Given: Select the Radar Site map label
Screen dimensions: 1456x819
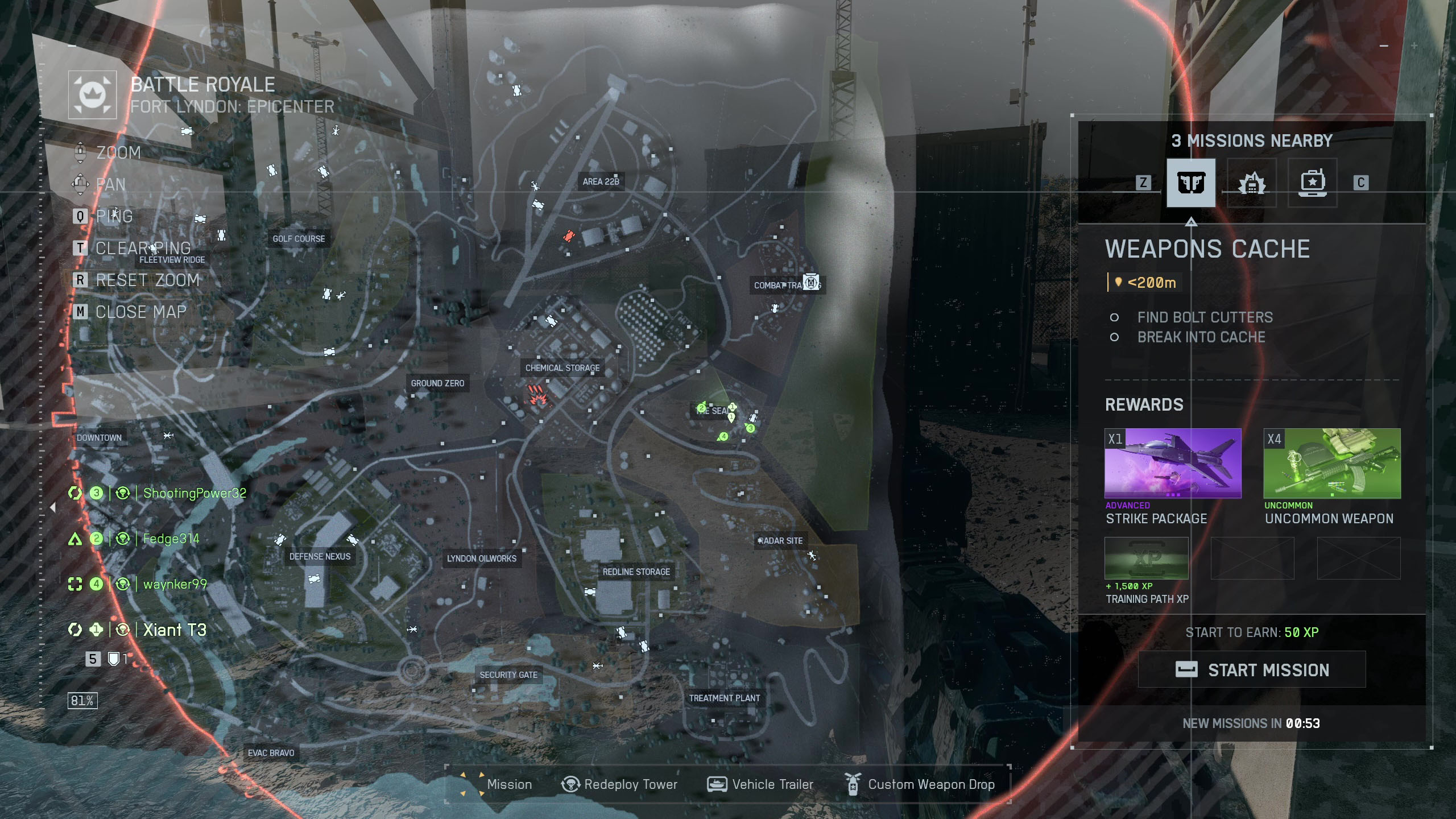Looking at the screenshot, I should coord(780,541).
